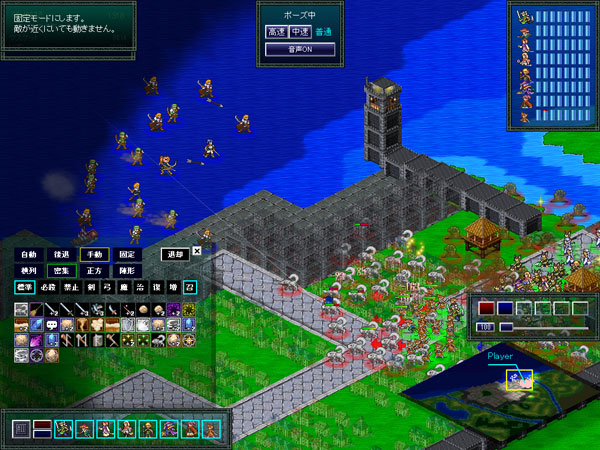
Task: Switch units to 自動 auto mode
Action: click(29, 254)
